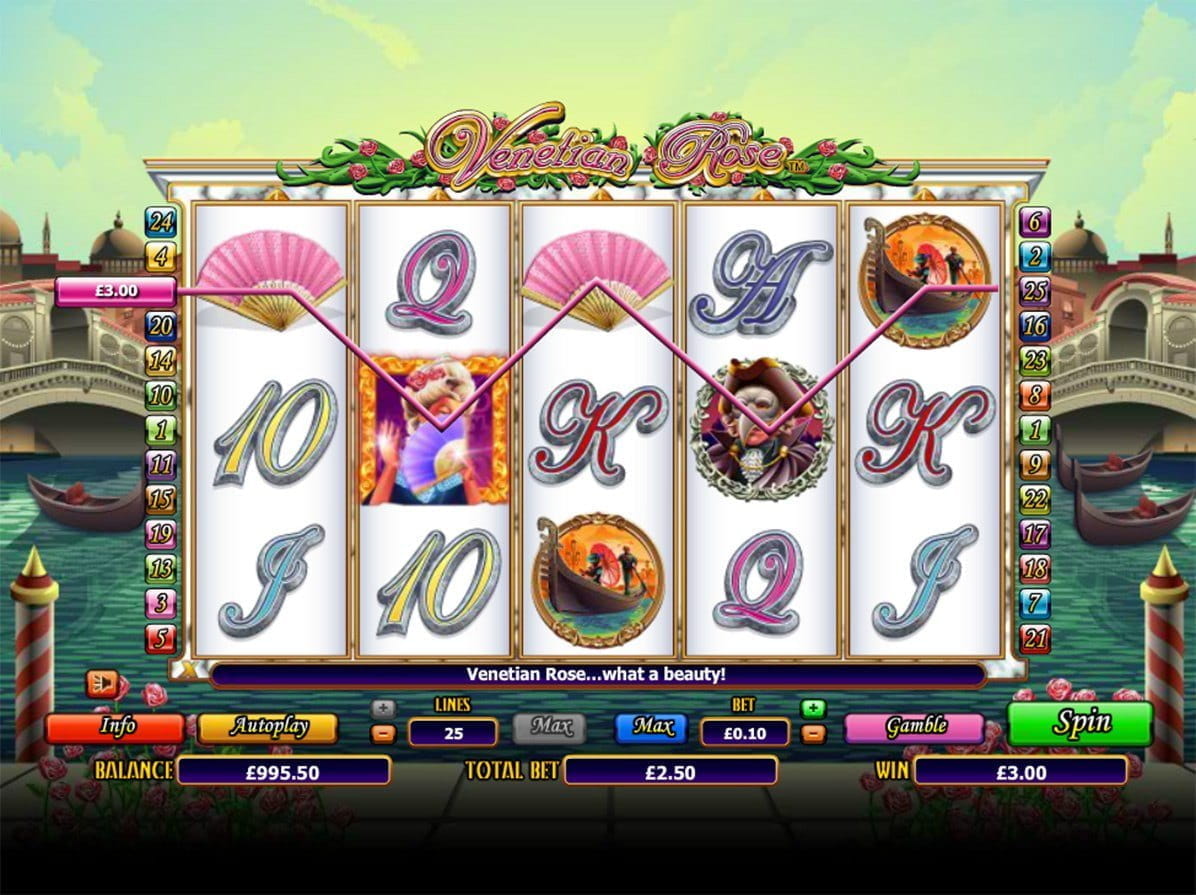Set bet to maximum with blue Max button
This screenshot has height=895, width=1196.
651,727
